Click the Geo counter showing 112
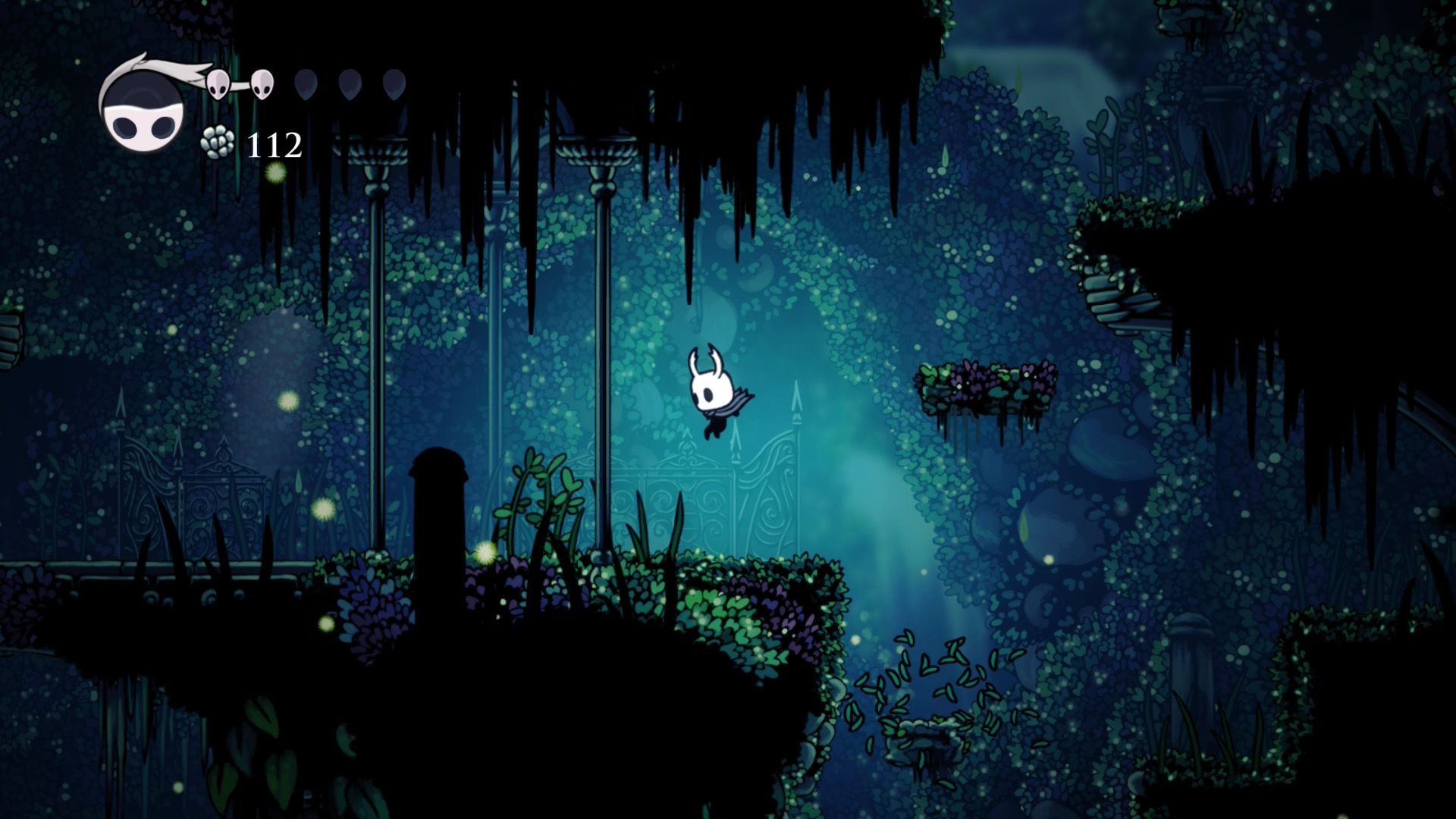This screenshot has width=1456, height=819. click(x=273, y=144)
